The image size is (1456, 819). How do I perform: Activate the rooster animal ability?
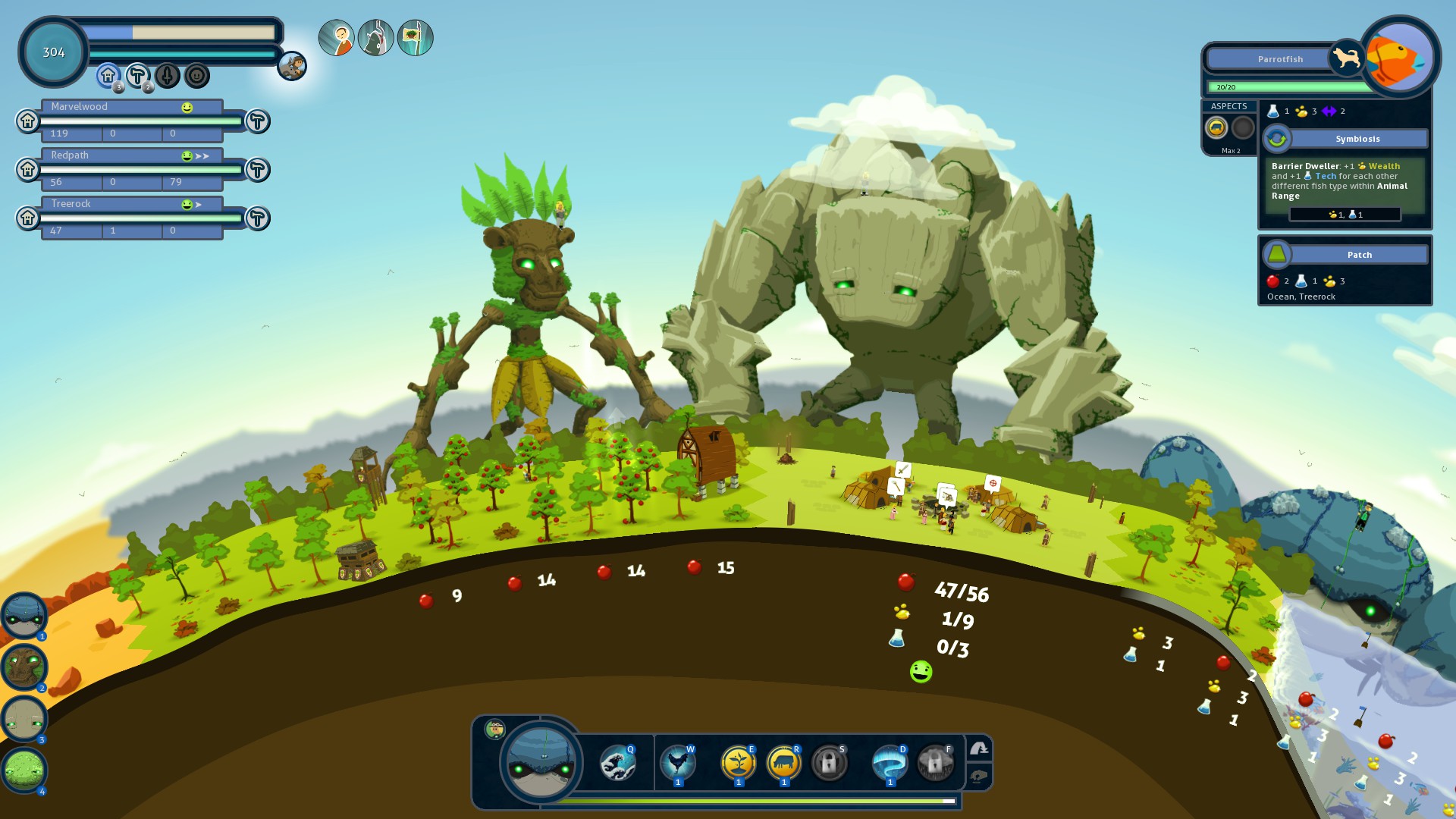tap(677, 763)
